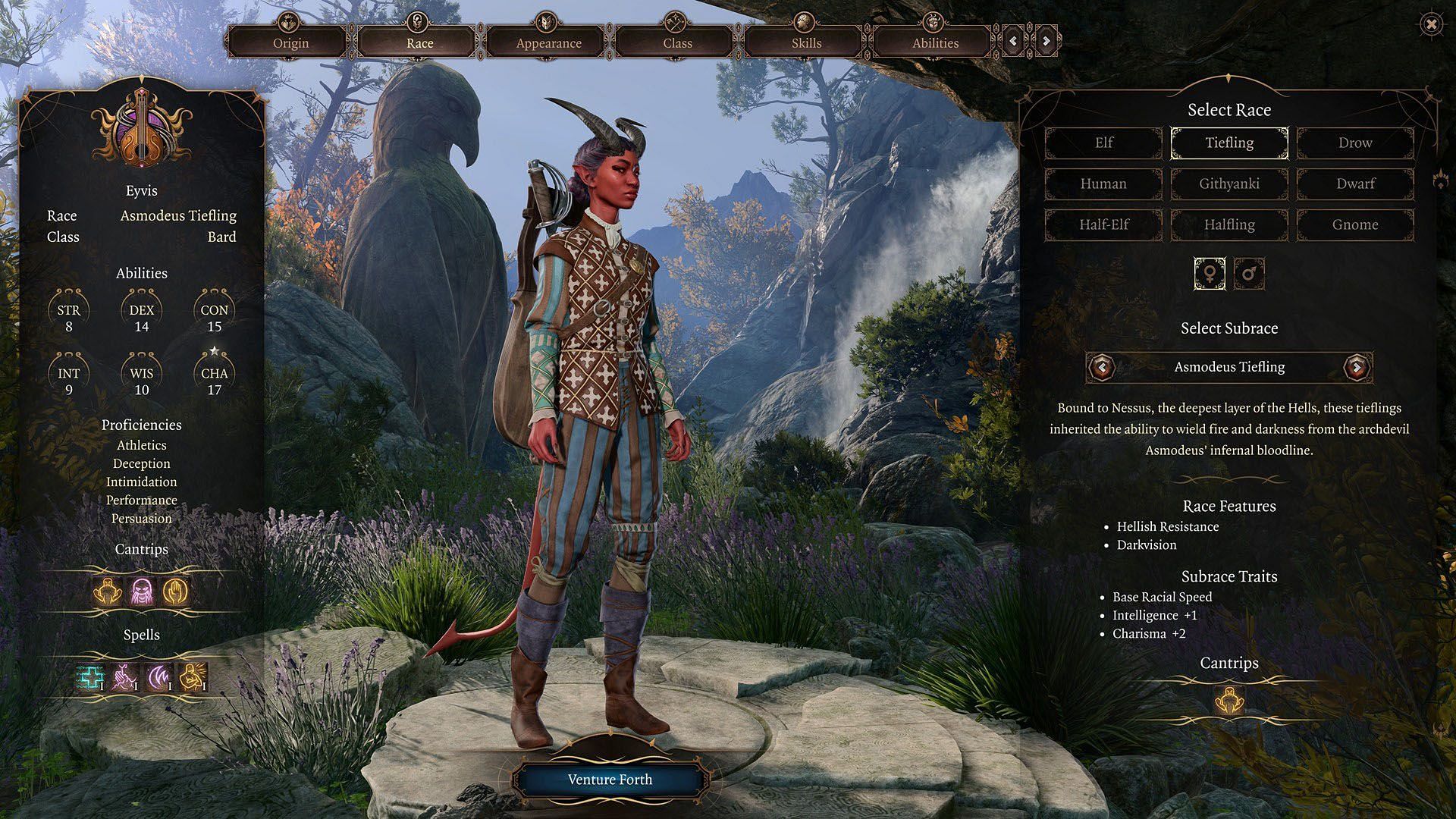The height and width of the screenshot is (819, 1456).
Task: Select the Gnome race
Action: click(x=1355, y=224)
